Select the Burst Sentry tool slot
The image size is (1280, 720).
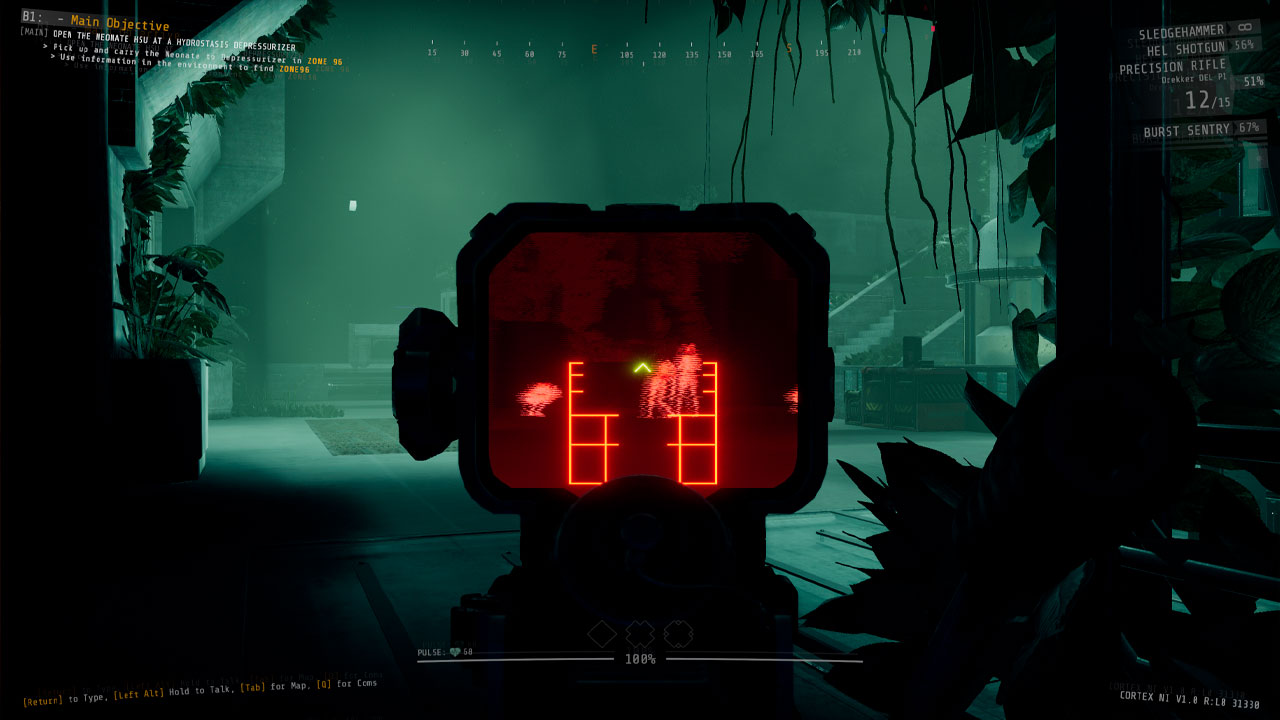(1190, 131)
